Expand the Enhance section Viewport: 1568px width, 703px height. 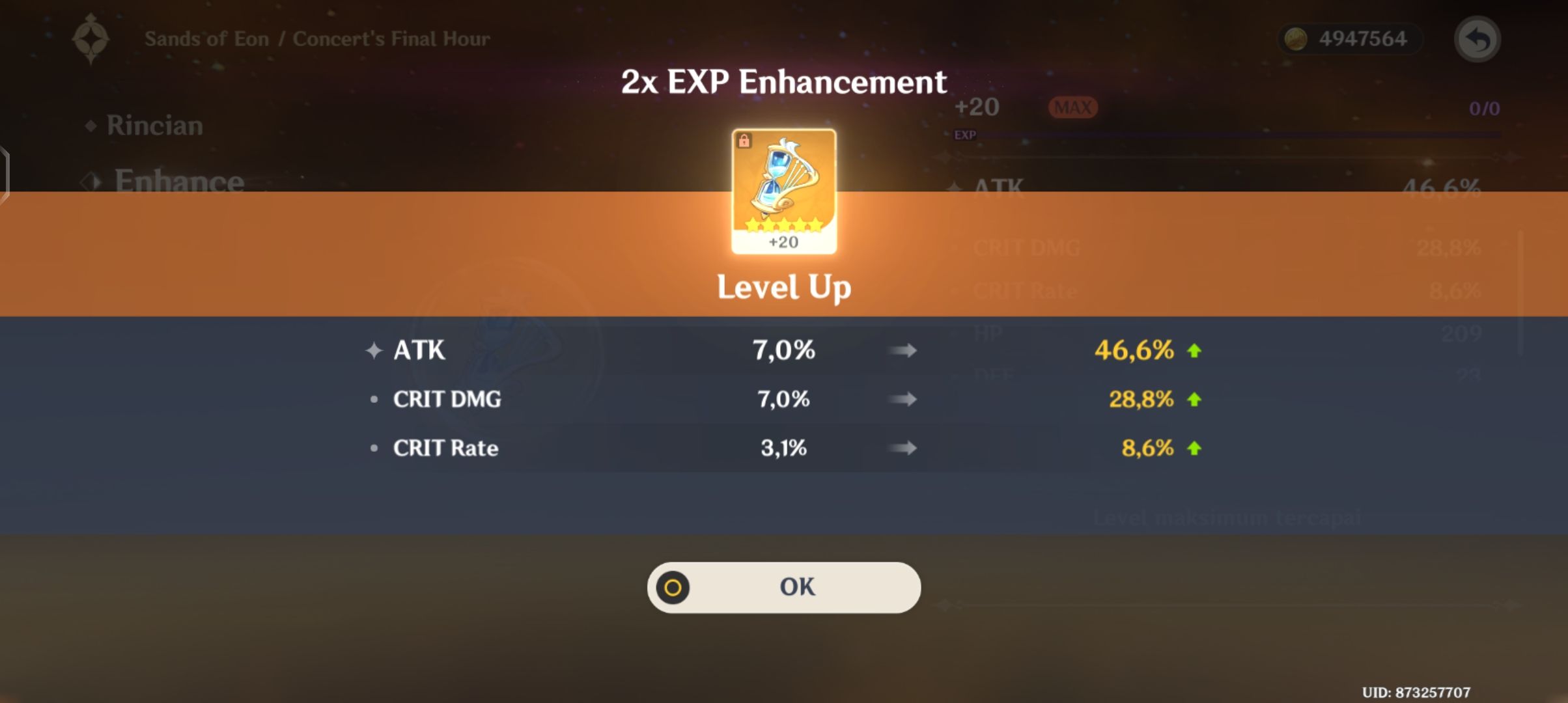click(x=177, y=182)
